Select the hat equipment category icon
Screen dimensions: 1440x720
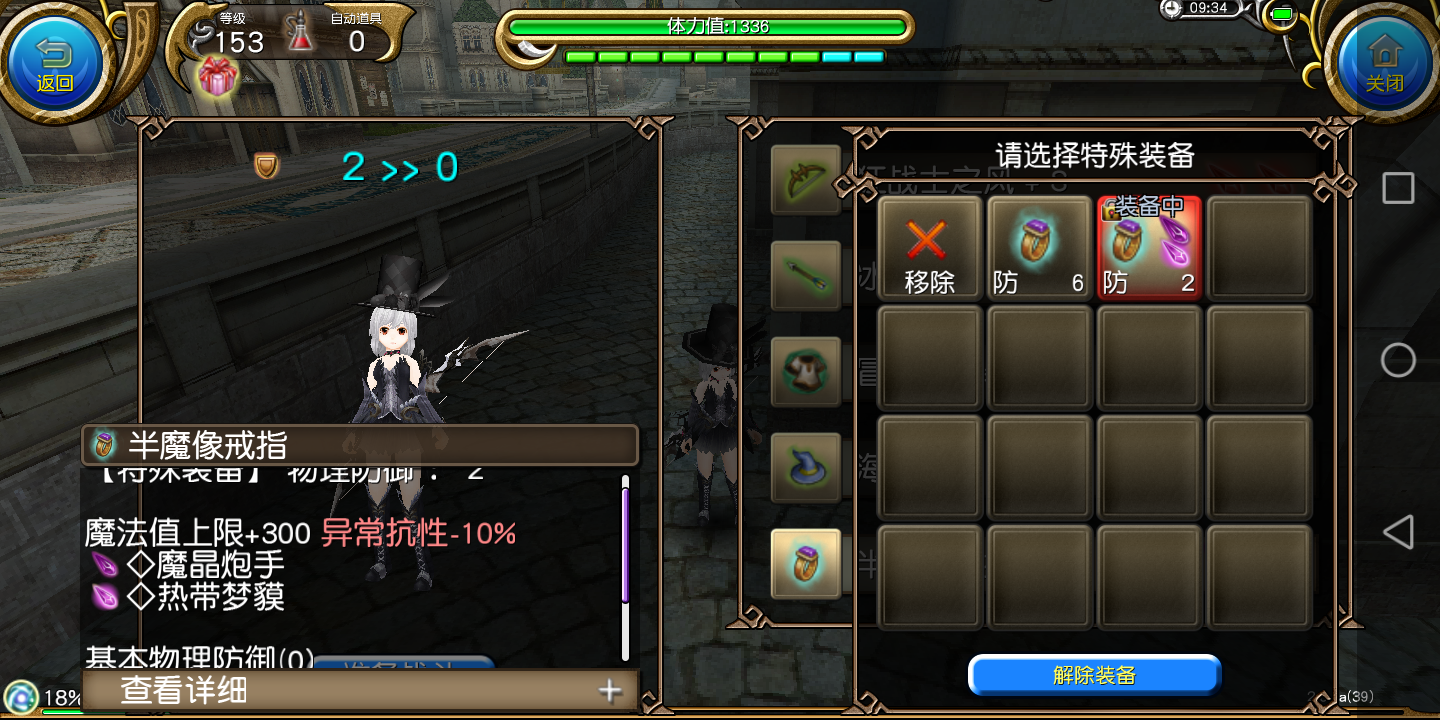coord(806,467)
